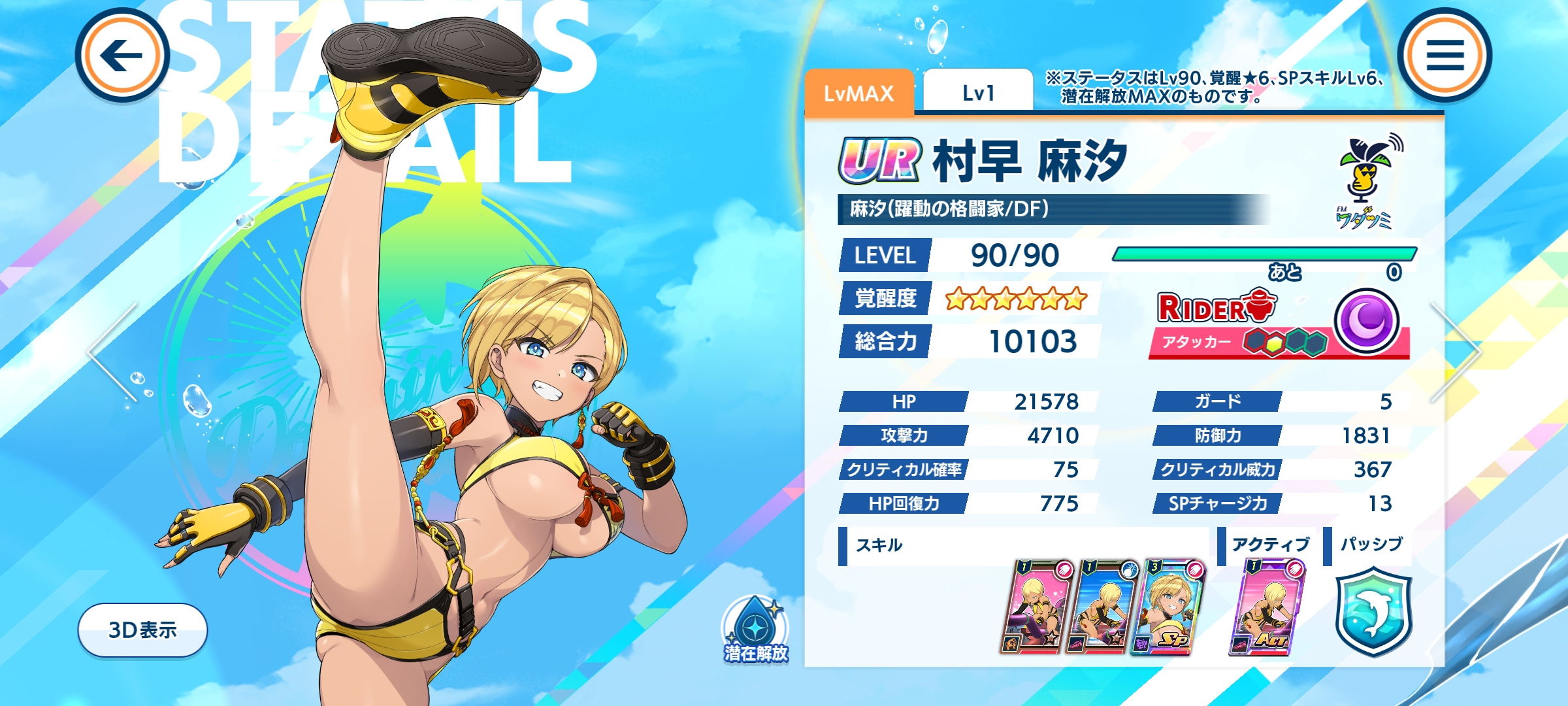The height and width of the screenshot is (706, 1568).
Task: Choose the blue skill card
Action: pos(1102,607)
